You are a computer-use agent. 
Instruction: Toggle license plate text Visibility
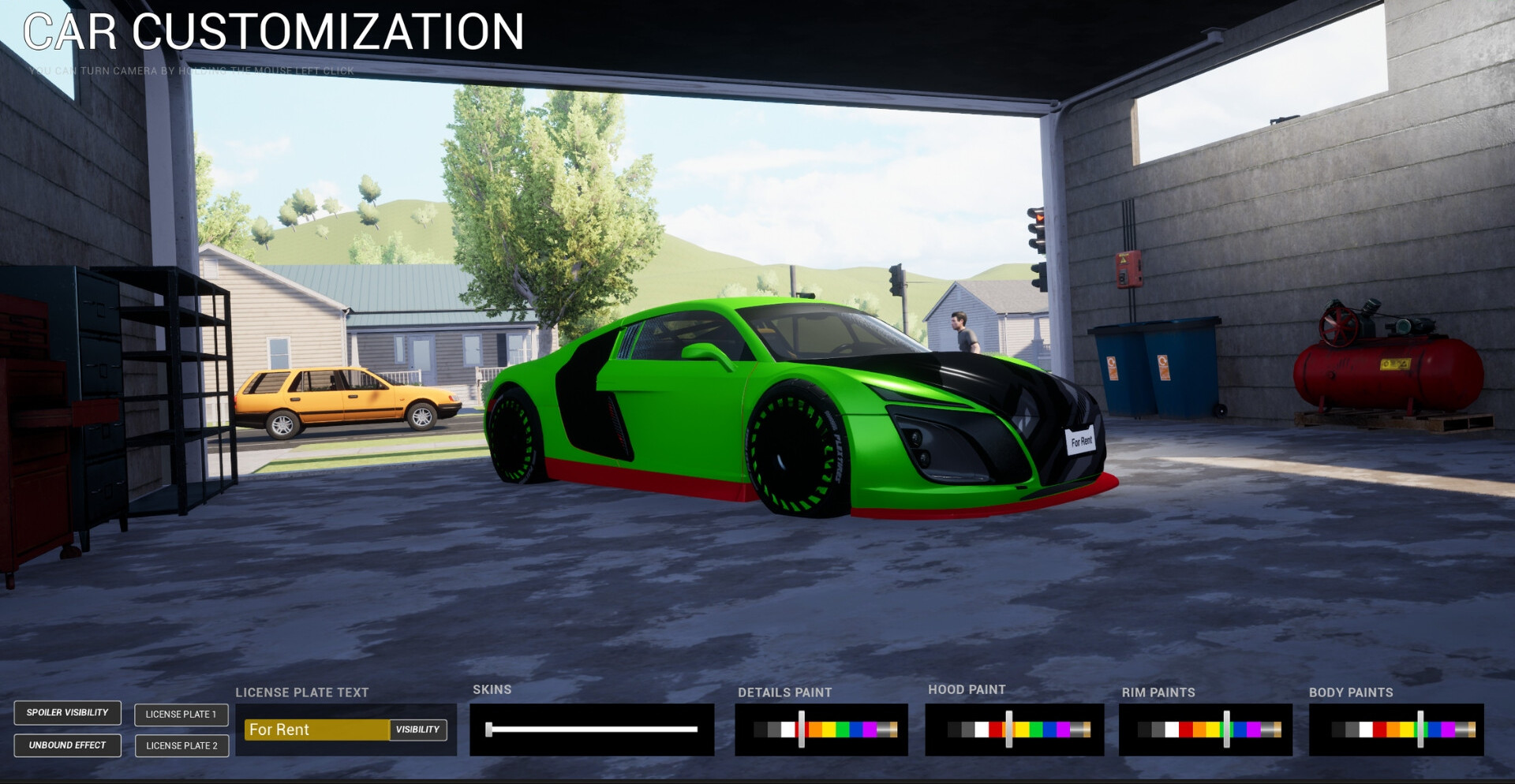click(418, 730)
